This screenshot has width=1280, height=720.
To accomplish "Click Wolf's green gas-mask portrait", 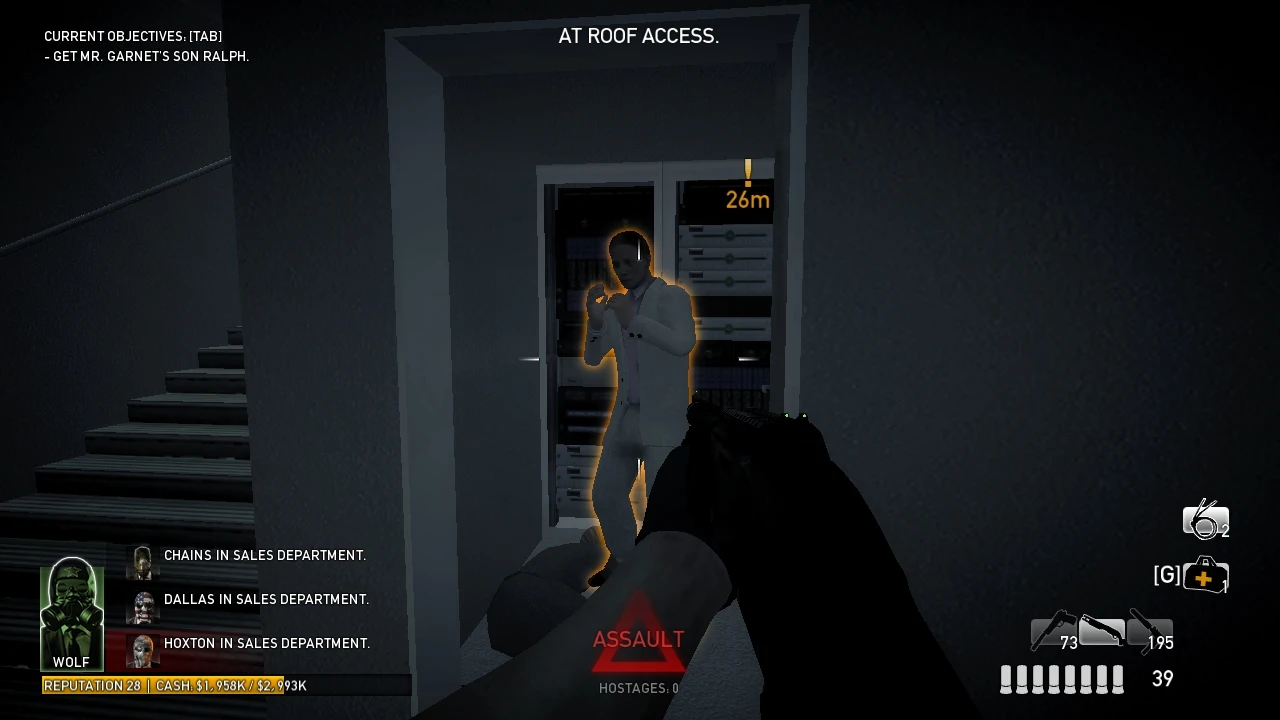I will click(70, 605).
